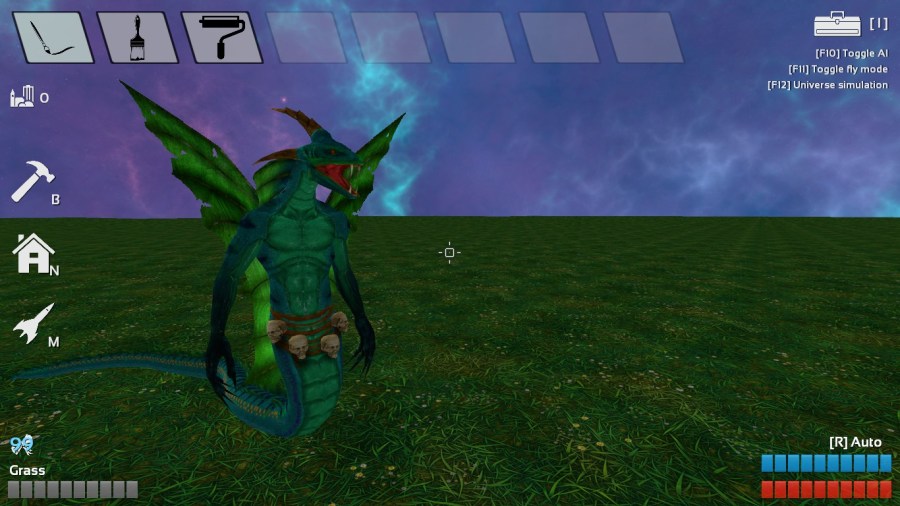Screen dimensions: 900x506
Task: Click the butterfly icon above Grass
Action: [22, 445]
